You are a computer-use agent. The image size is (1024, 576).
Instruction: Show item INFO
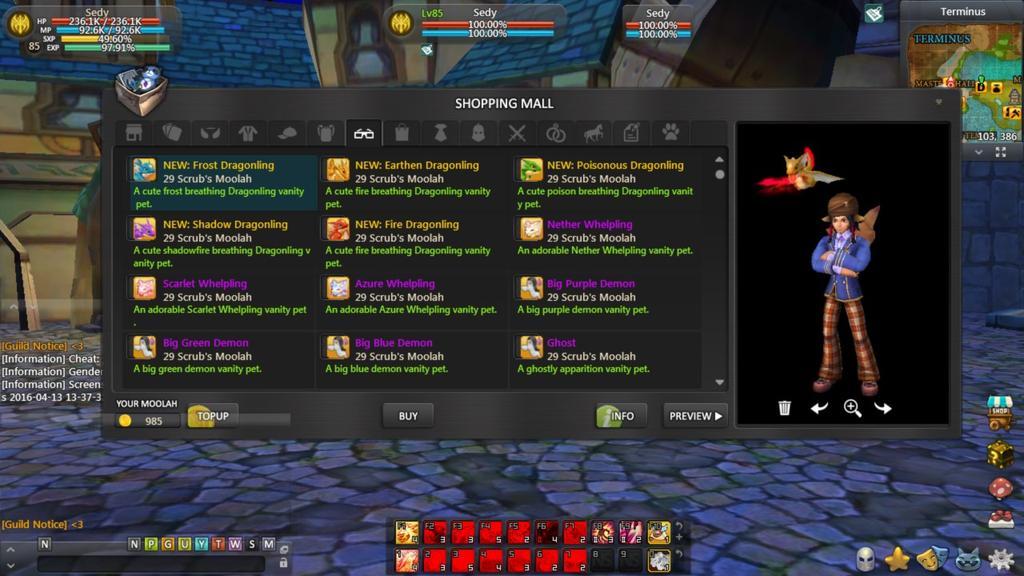point(621,416)
